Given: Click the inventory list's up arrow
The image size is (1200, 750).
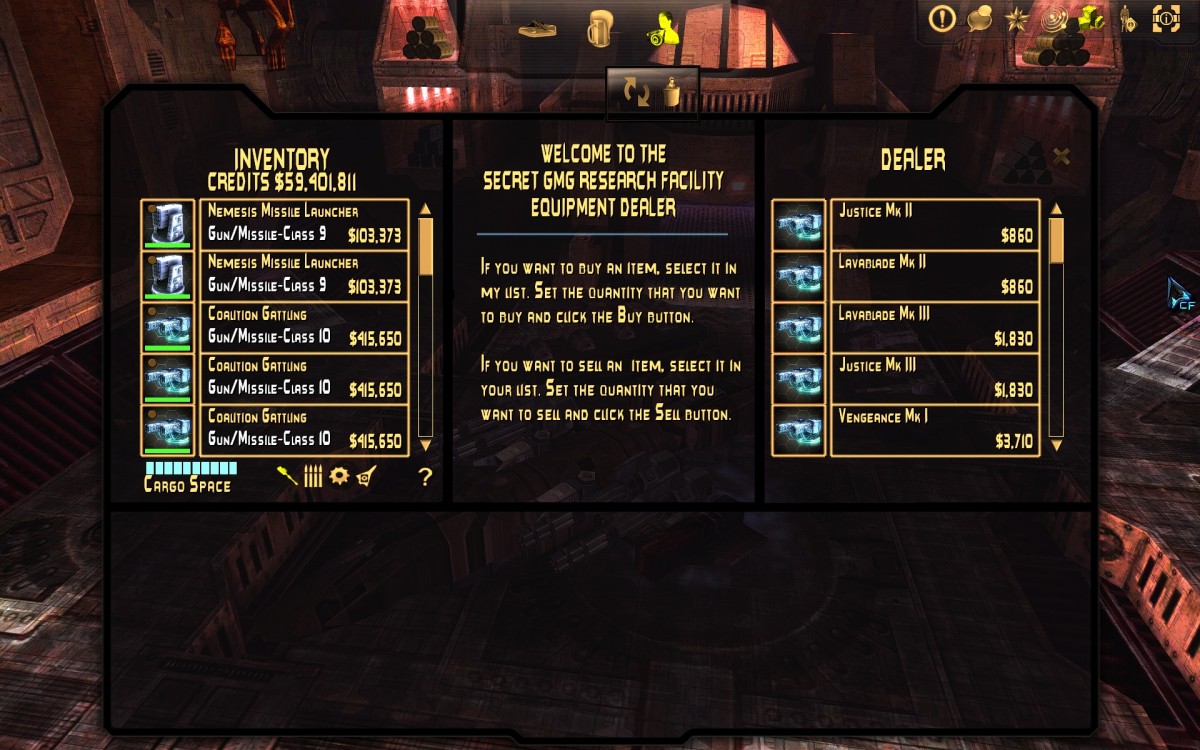Looking at the screenshot, I should pos(425,209).
